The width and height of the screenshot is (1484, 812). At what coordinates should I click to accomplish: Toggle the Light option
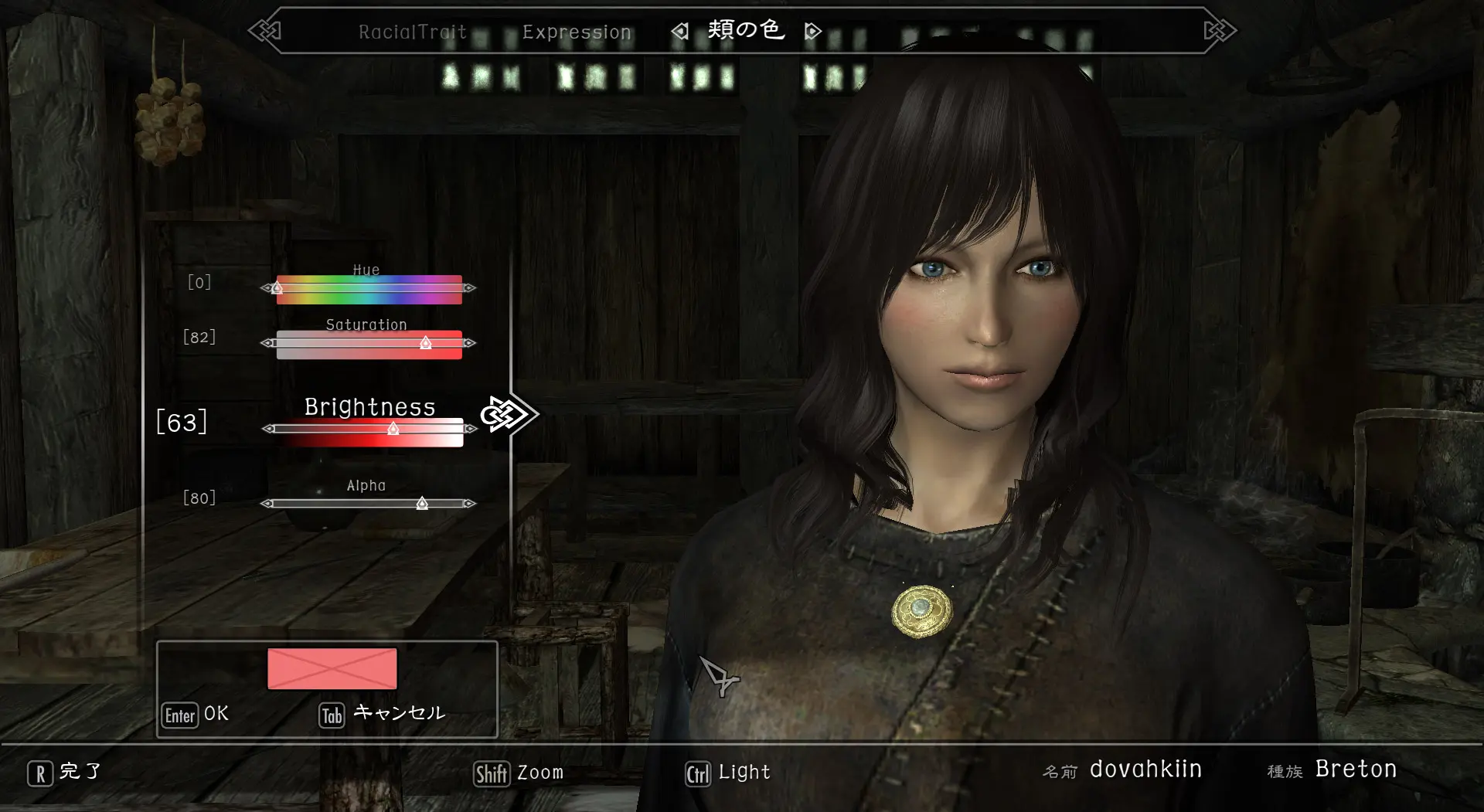(728, 773)
